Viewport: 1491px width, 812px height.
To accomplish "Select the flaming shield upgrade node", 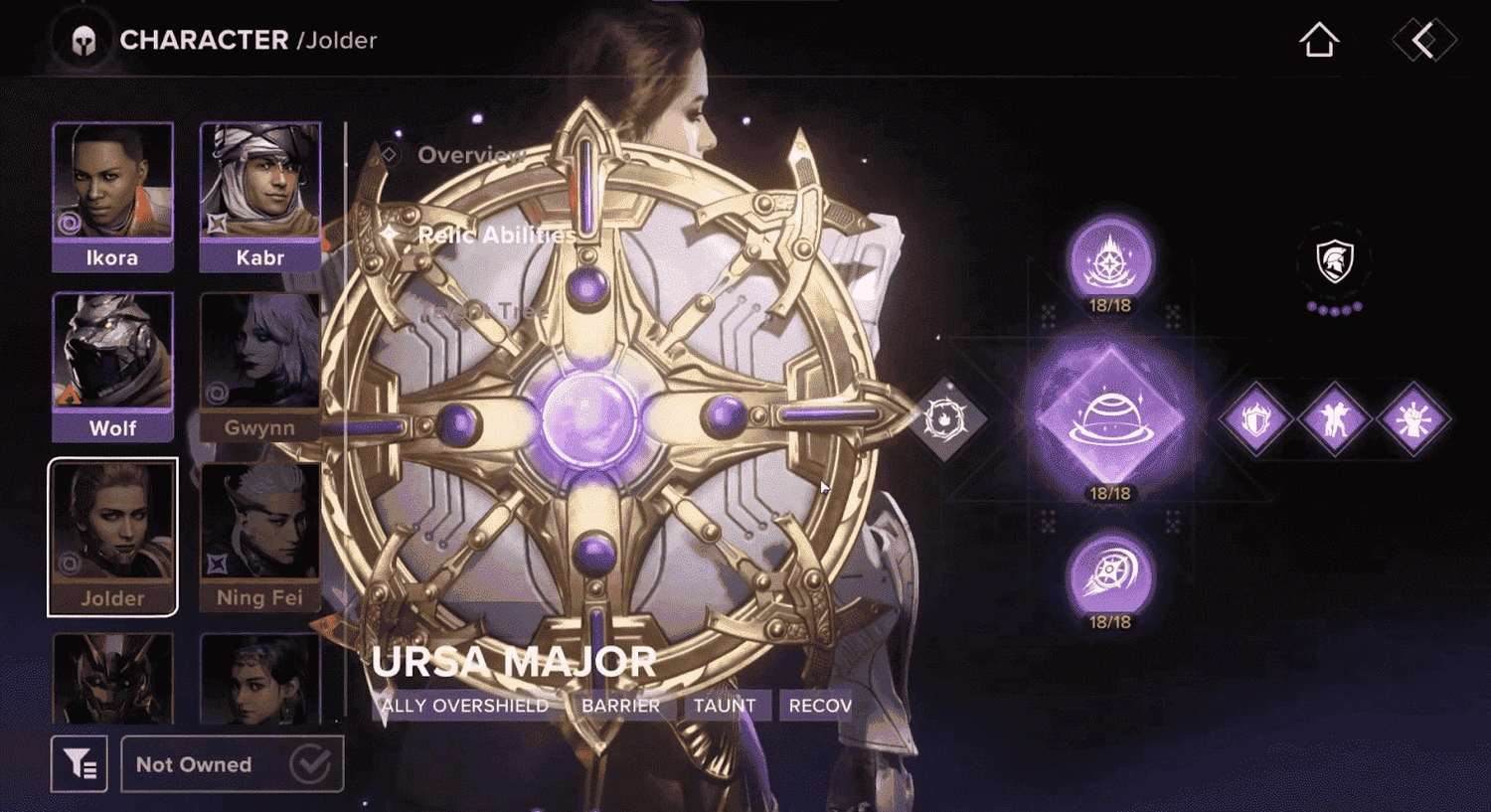I will click(x=1256, y=420).
